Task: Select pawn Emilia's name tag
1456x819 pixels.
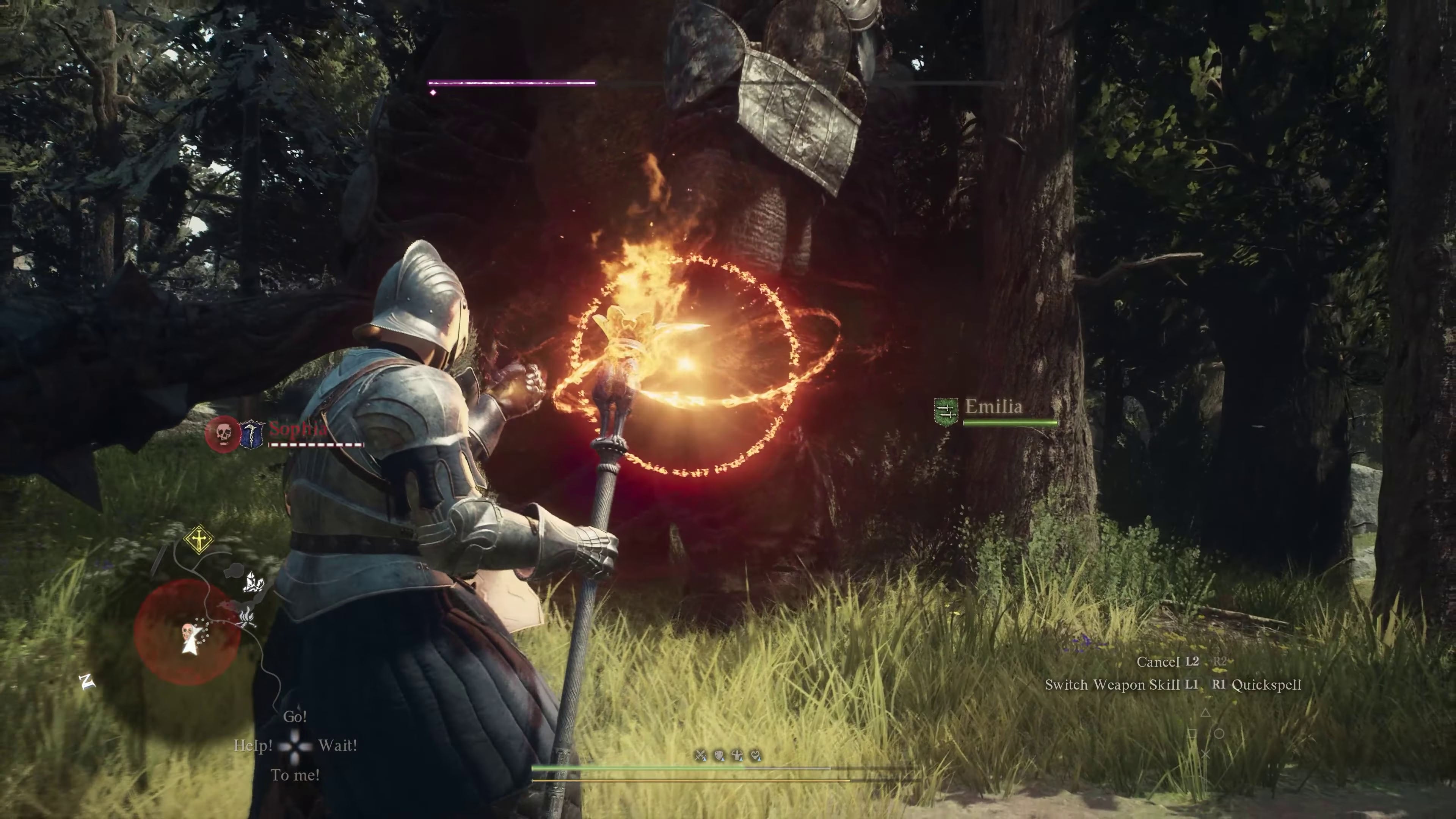Action: tap(994, 406)
